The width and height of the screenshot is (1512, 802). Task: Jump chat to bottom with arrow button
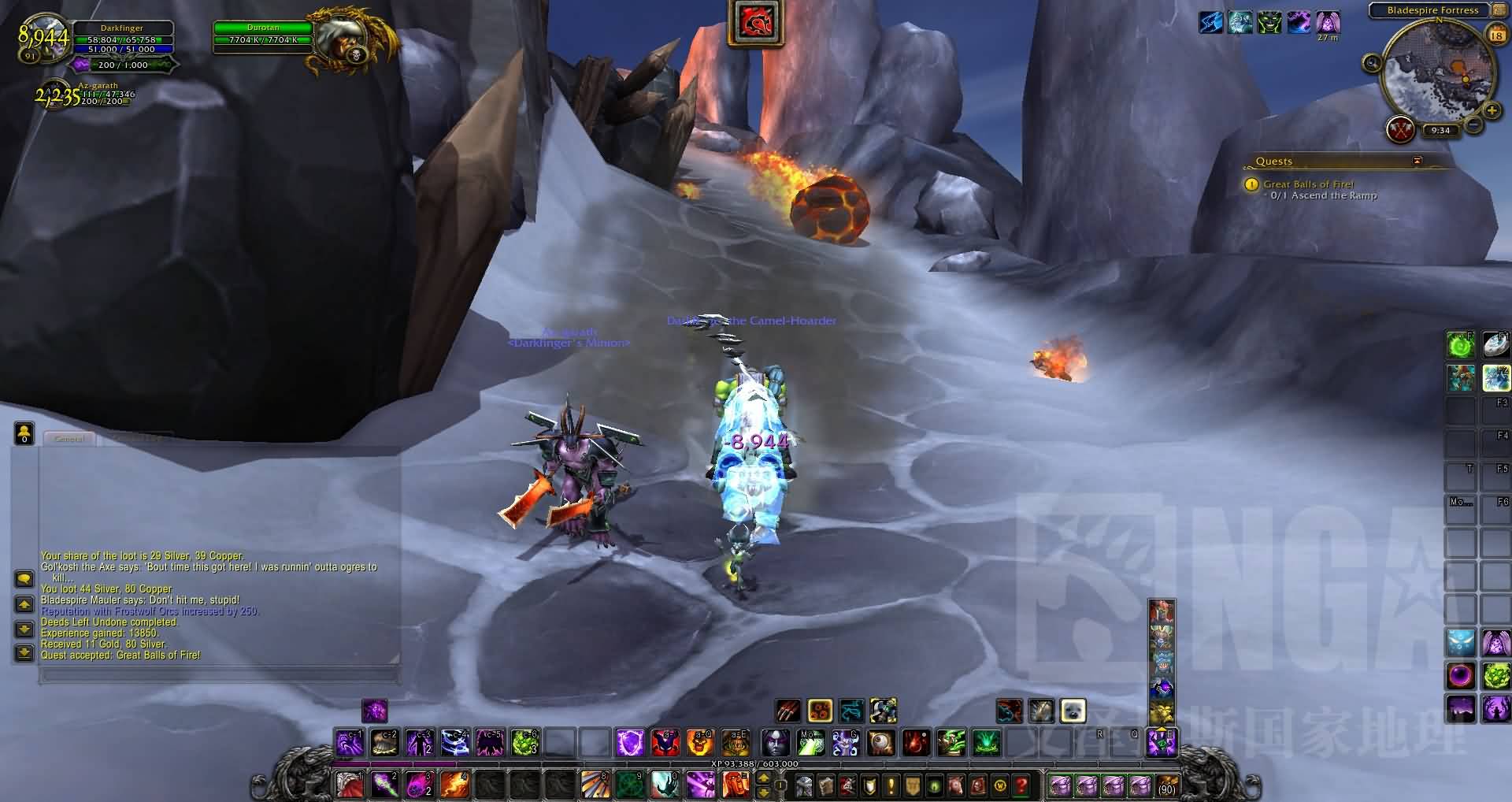[x=24, y=652]
